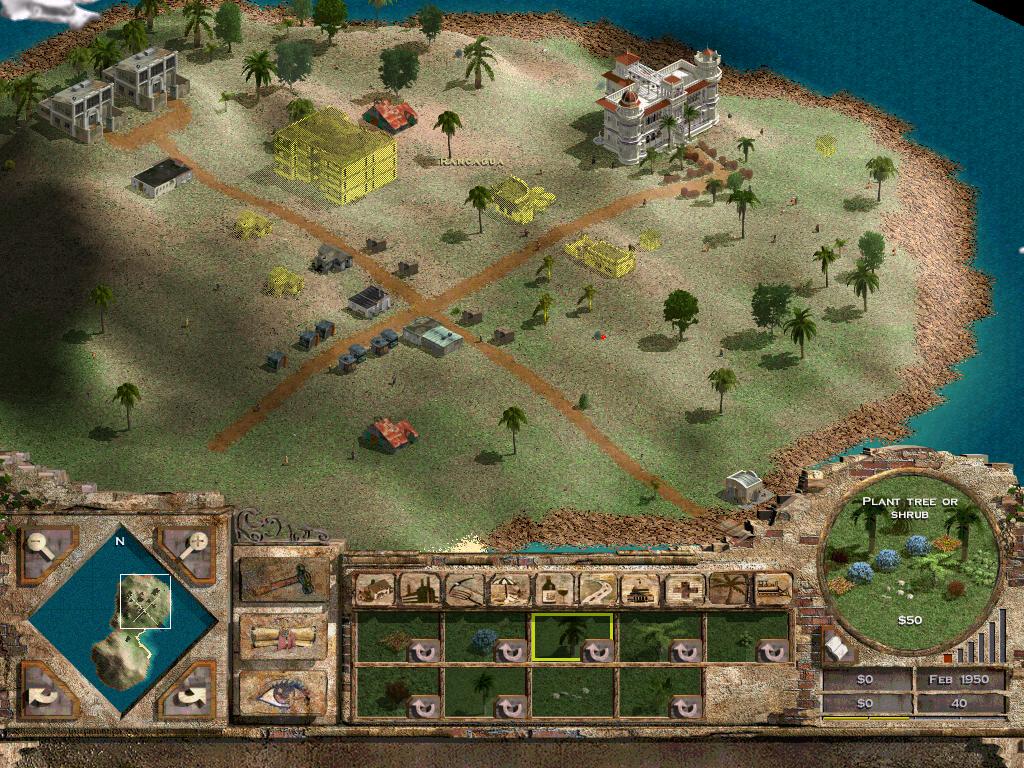Select the highlighted palm tree tile

[572, 637]
